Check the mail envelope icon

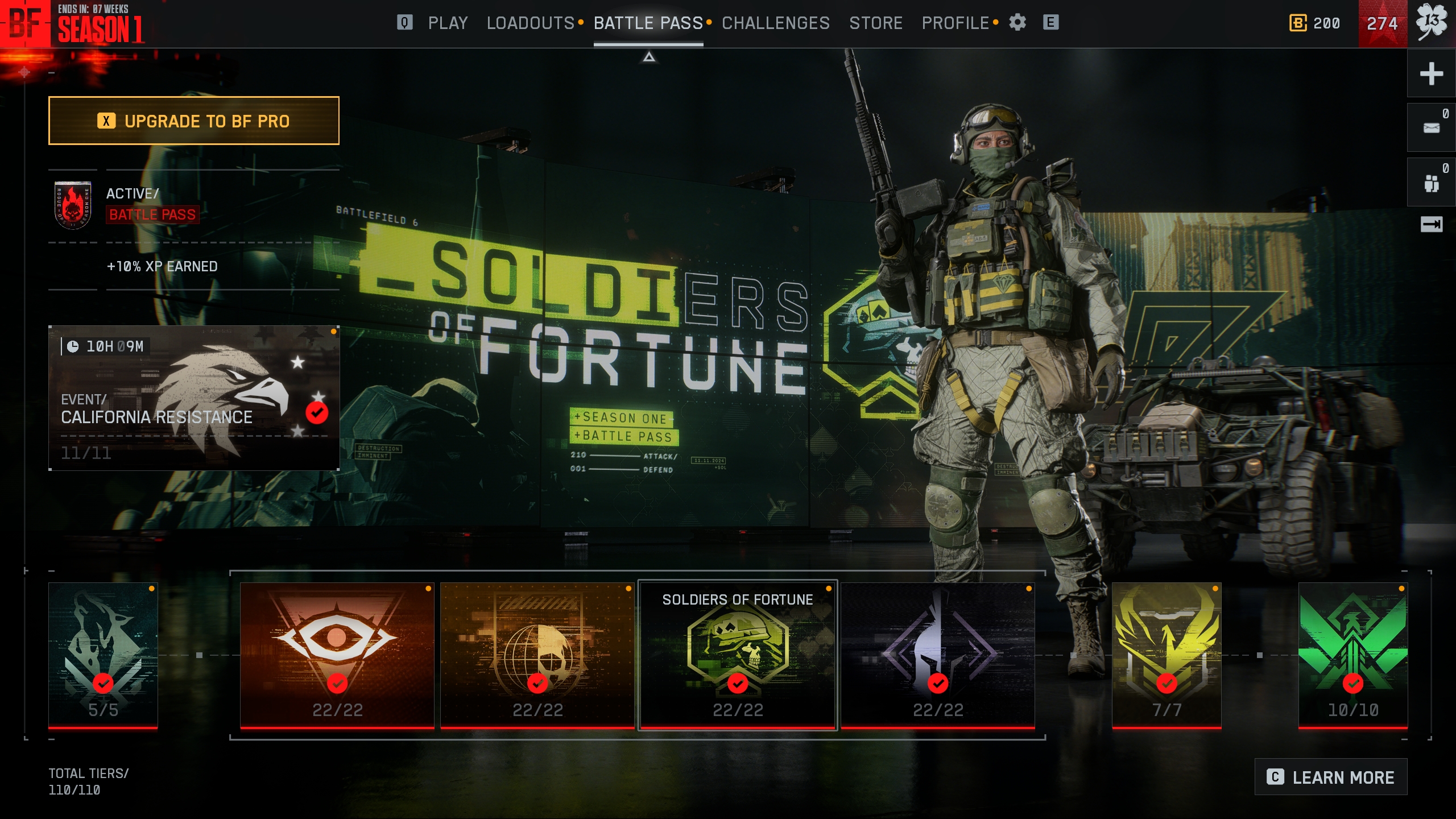(1431, 127)
